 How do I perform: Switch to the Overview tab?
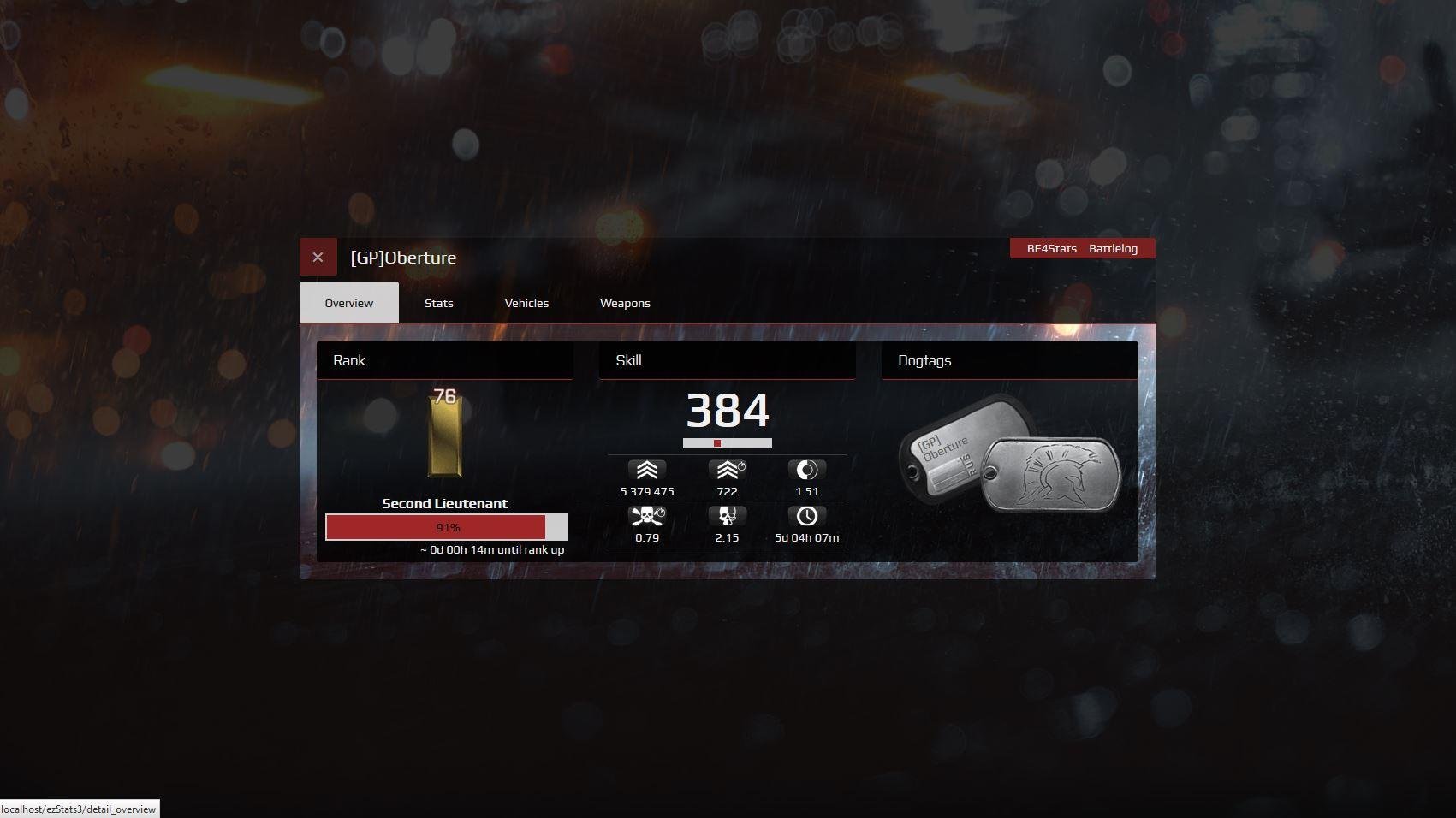coord(349,303)
